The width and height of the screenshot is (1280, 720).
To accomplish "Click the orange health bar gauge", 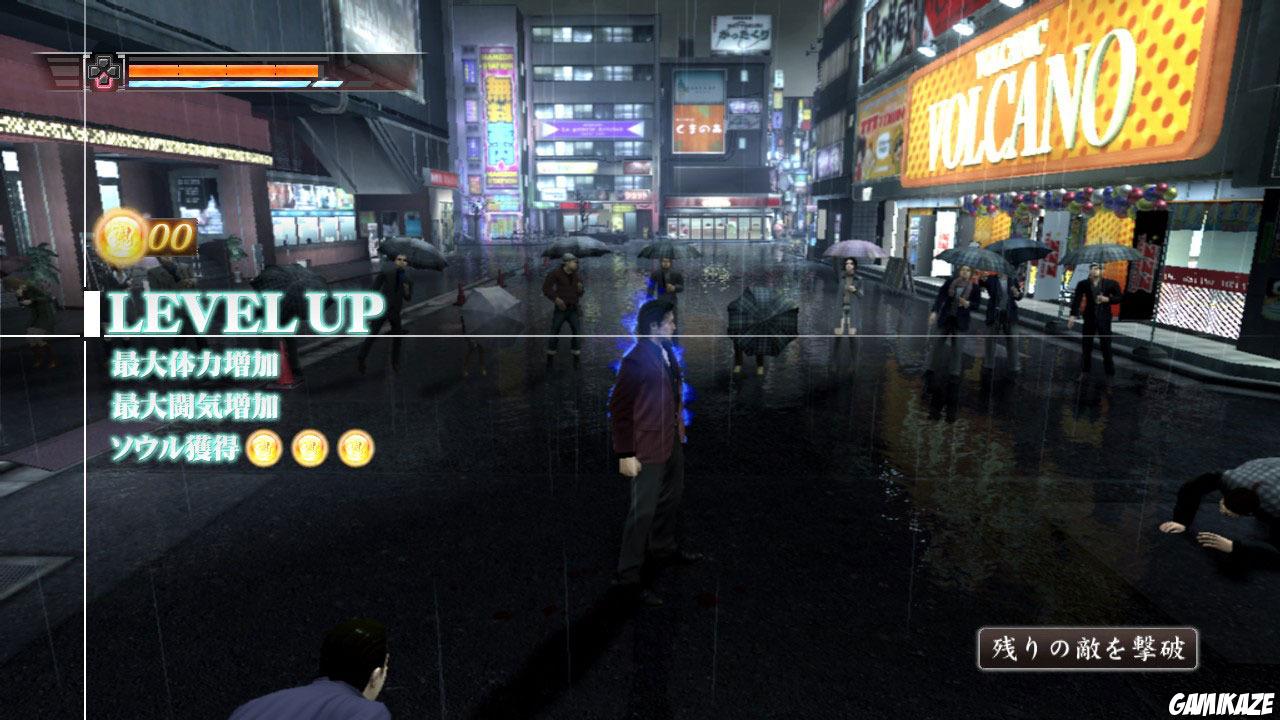I will (225, 71).
